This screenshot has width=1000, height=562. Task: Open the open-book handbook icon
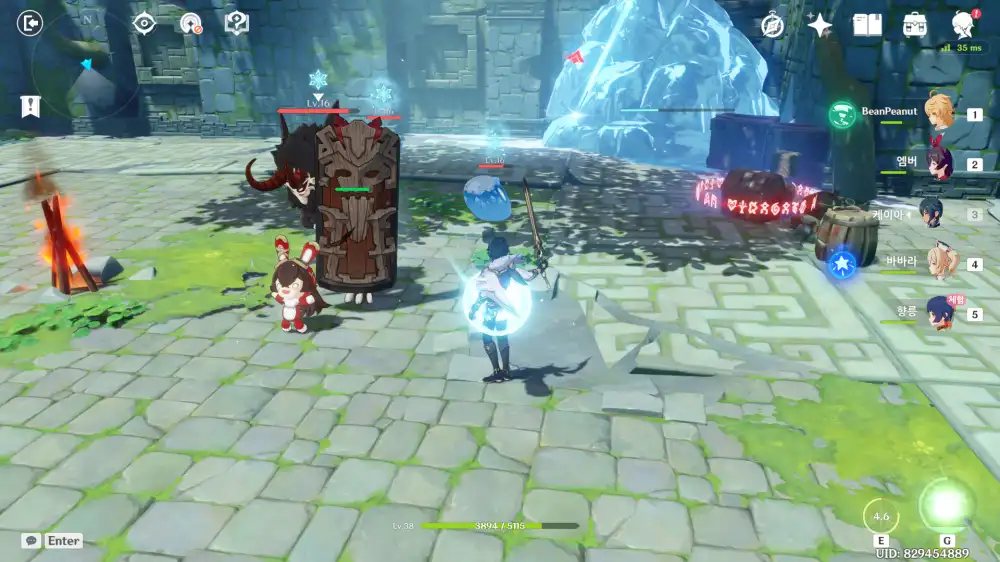[x=867, y=25]
